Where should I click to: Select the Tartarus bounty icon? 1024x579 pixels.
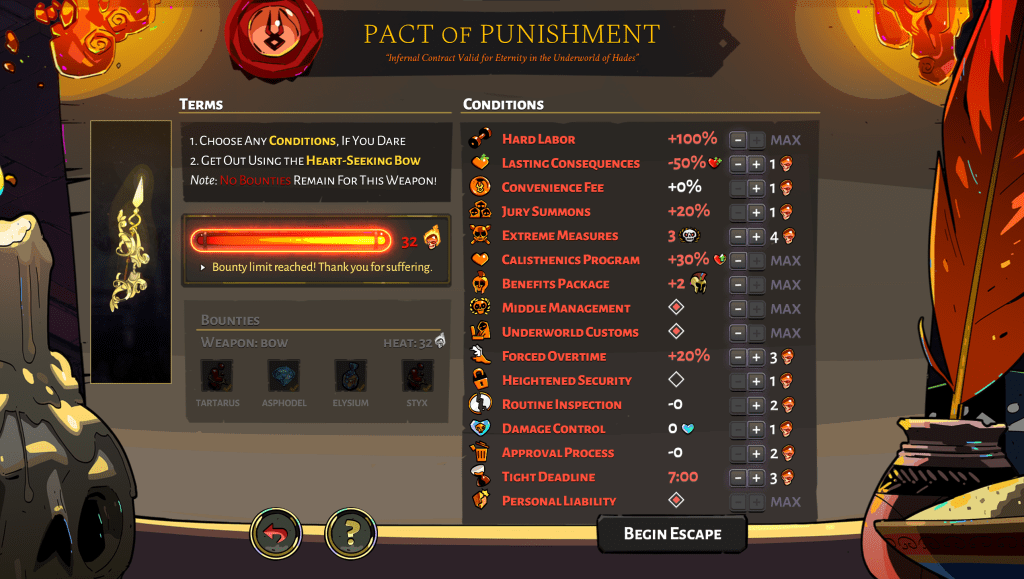[217, 376]
